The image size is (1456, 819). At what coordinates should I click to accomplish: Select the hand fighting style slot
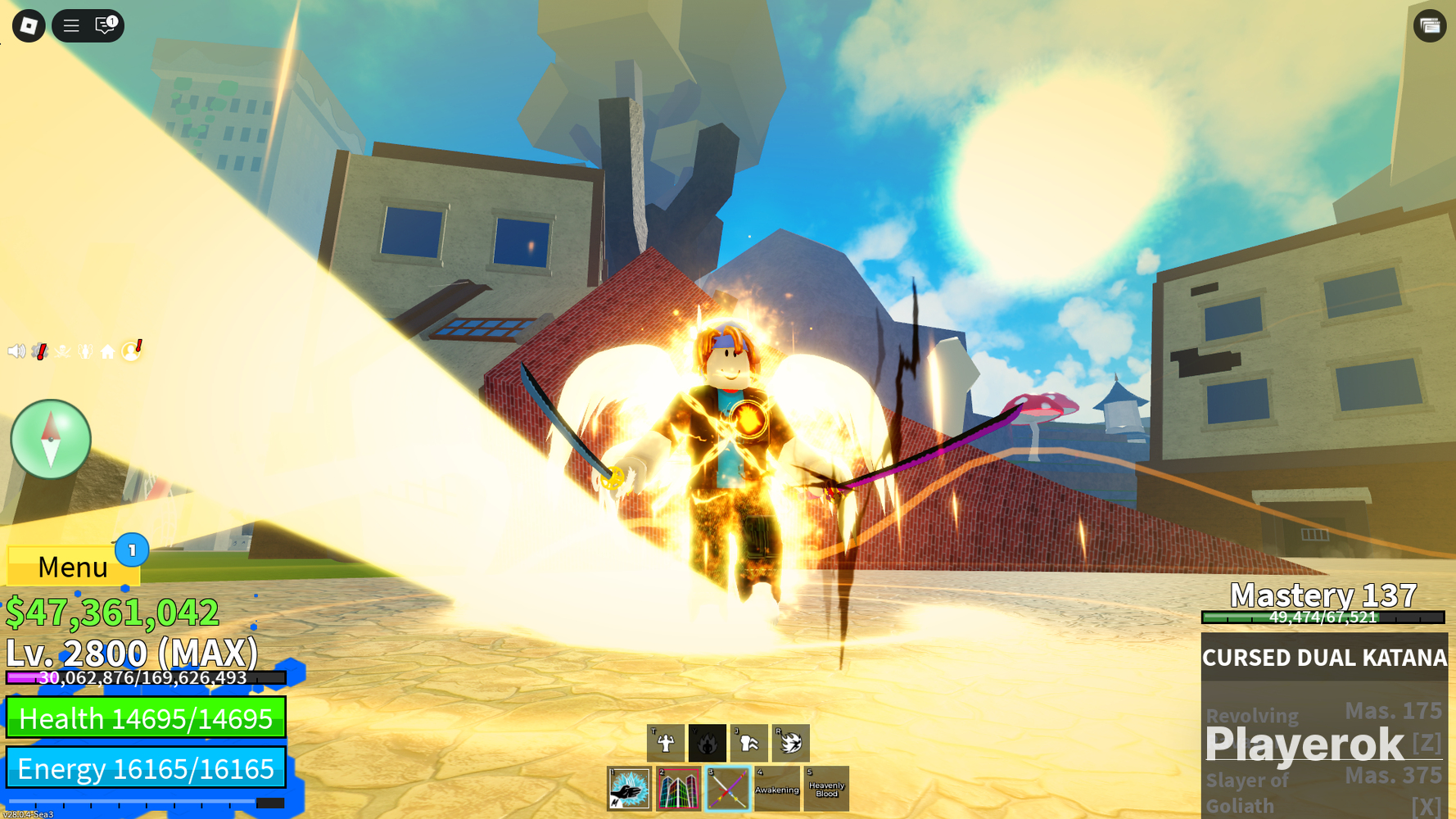coord(629,789)
